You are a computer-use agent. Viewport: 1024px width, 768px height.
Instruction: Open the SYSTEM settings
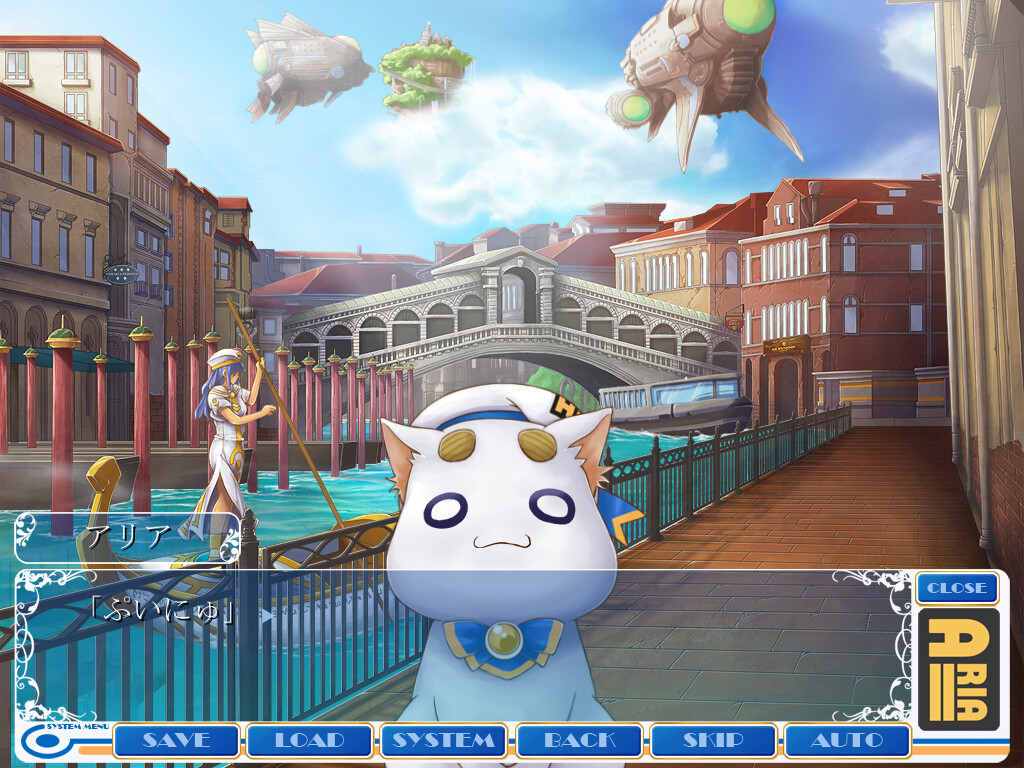[444, 741]
